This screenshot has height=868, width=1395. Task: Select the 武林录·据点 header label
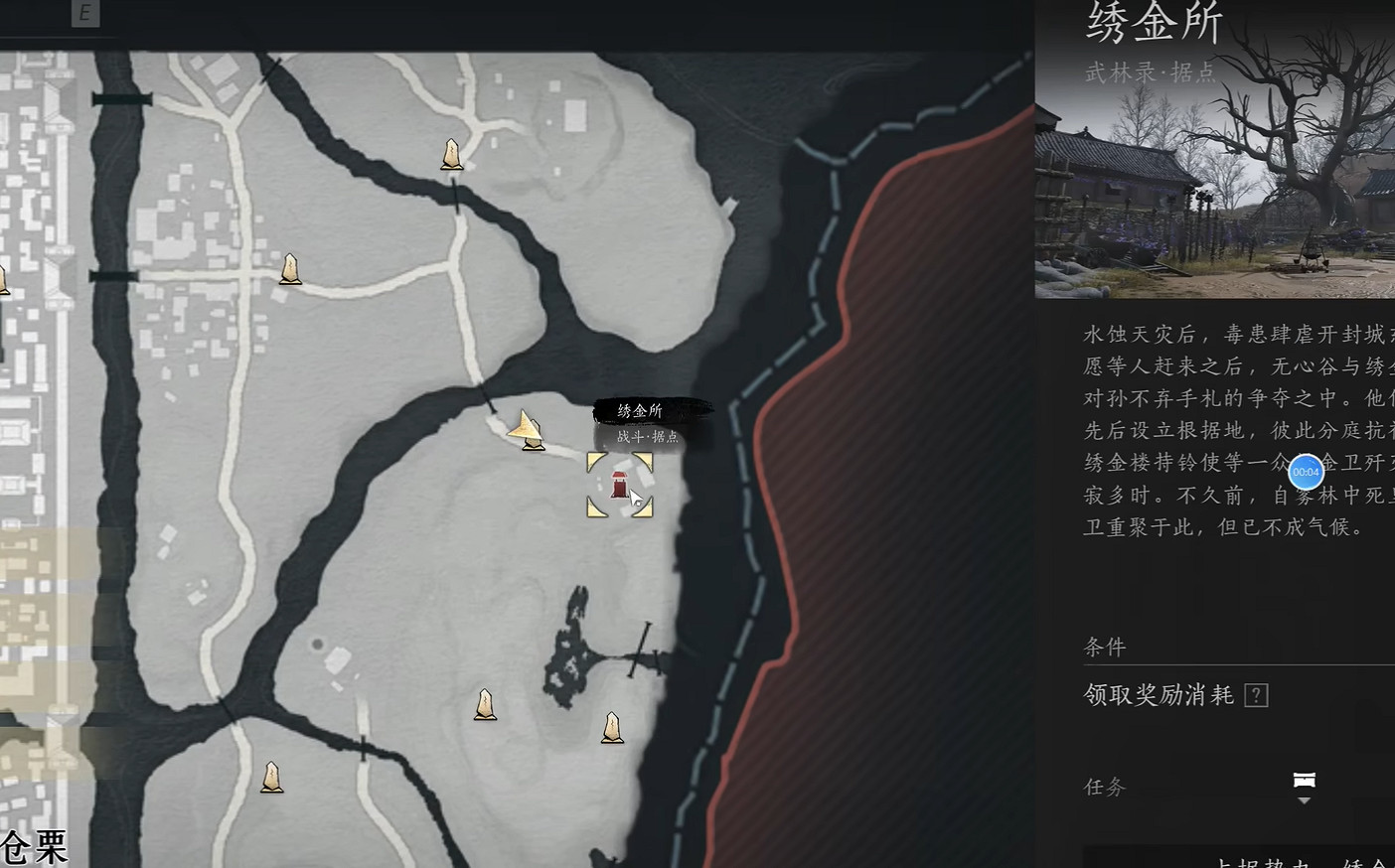point(1151,72)
